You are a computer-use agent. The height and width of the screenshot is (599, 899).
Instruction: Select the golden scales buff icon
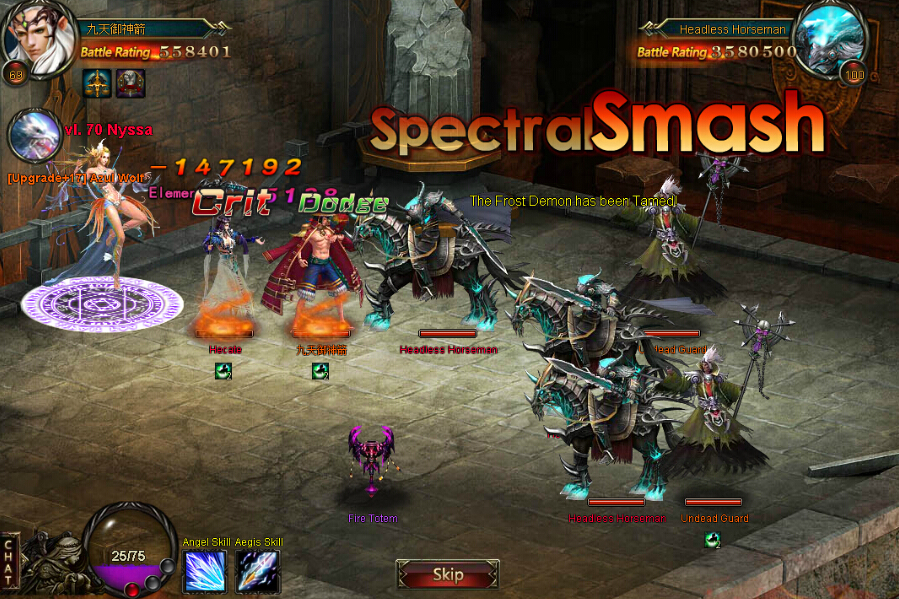click(x=97, y=84)
